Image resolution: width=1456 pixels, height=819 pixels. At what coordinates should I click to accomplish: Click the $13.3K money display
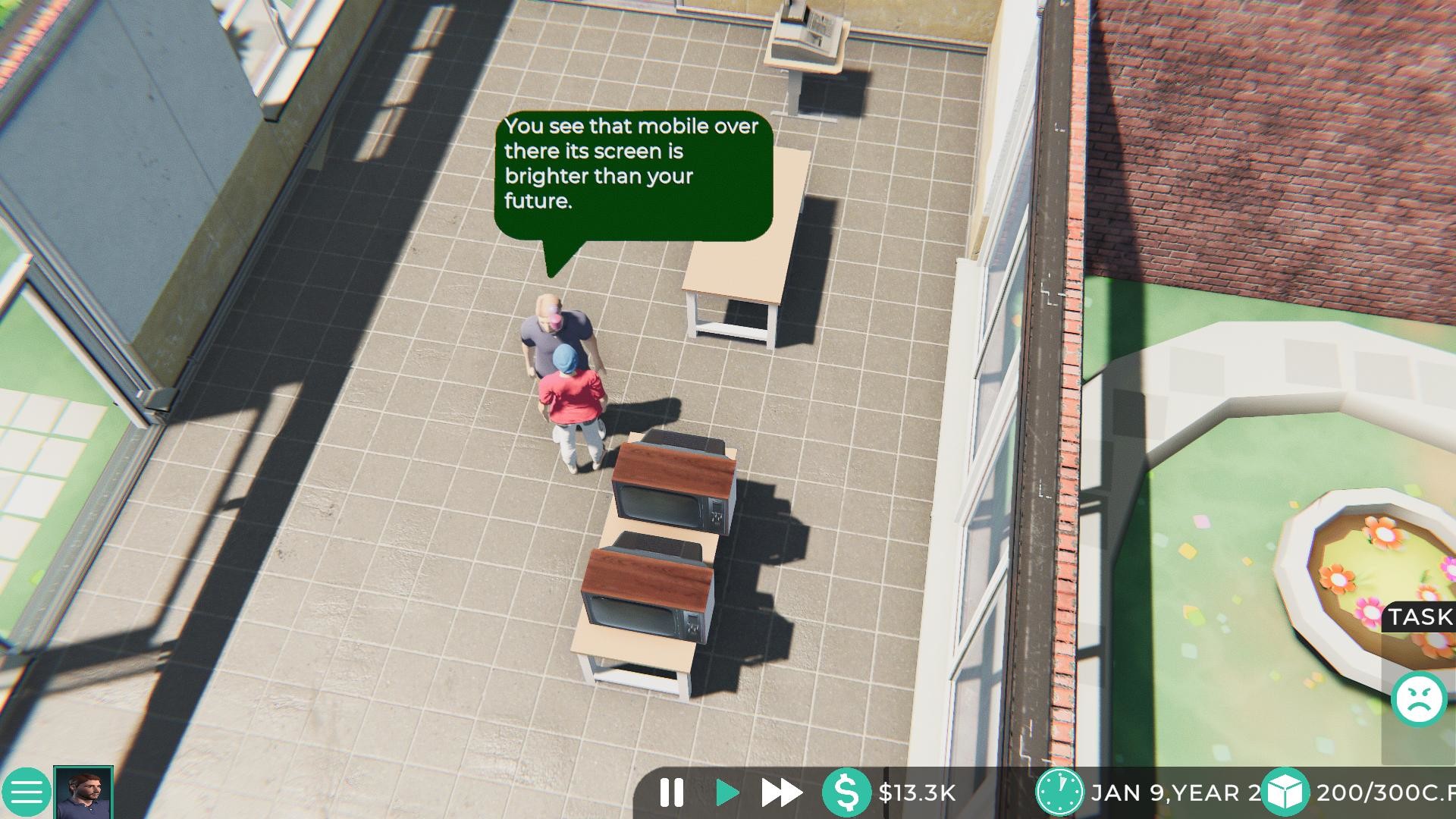(x=918, y=792)
